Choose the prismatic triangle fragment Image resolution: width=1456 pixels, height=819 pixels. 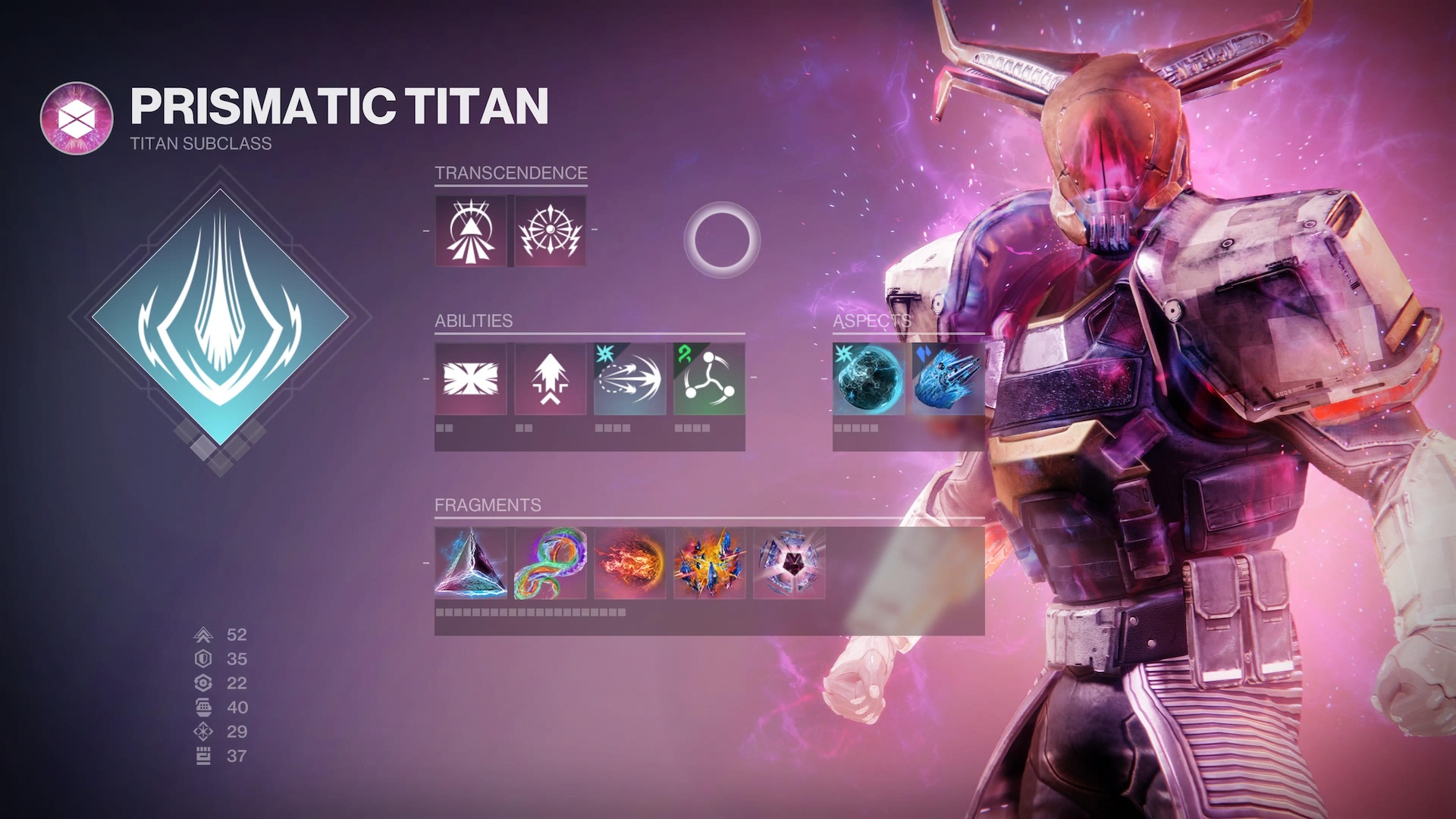471,563
